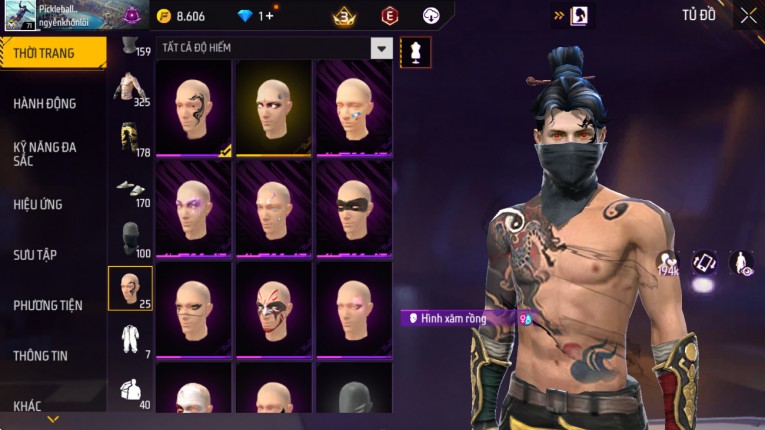Choose the glowing purple eye face item
The image size is (765, 430).
pos(194,208)
